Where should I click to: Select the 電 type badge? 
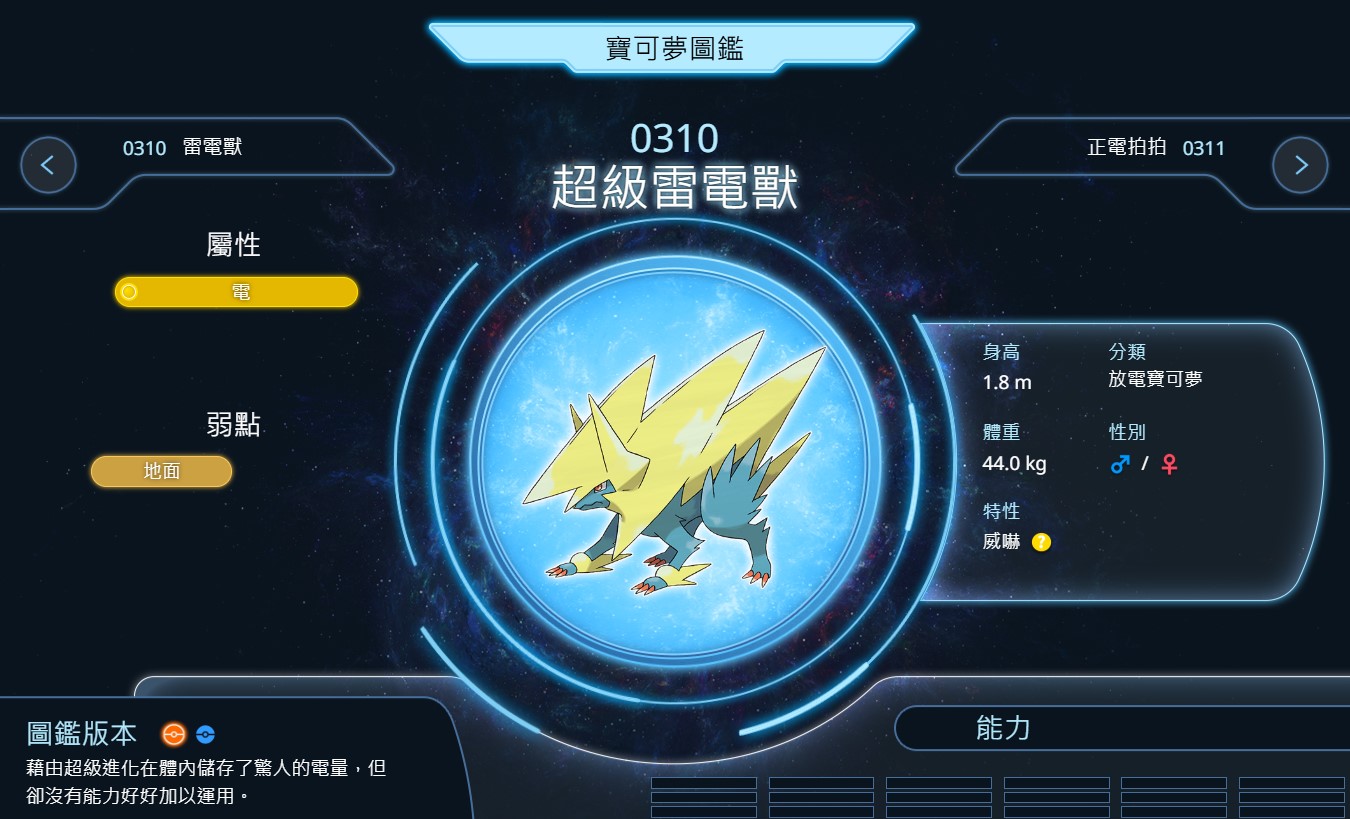pyautogui.click(x=237, y=292)
